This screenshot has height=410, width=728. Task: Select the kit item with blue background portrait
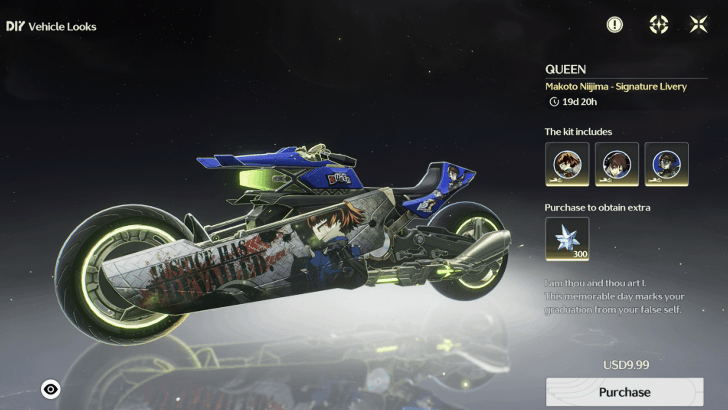[x=666, y=164]
